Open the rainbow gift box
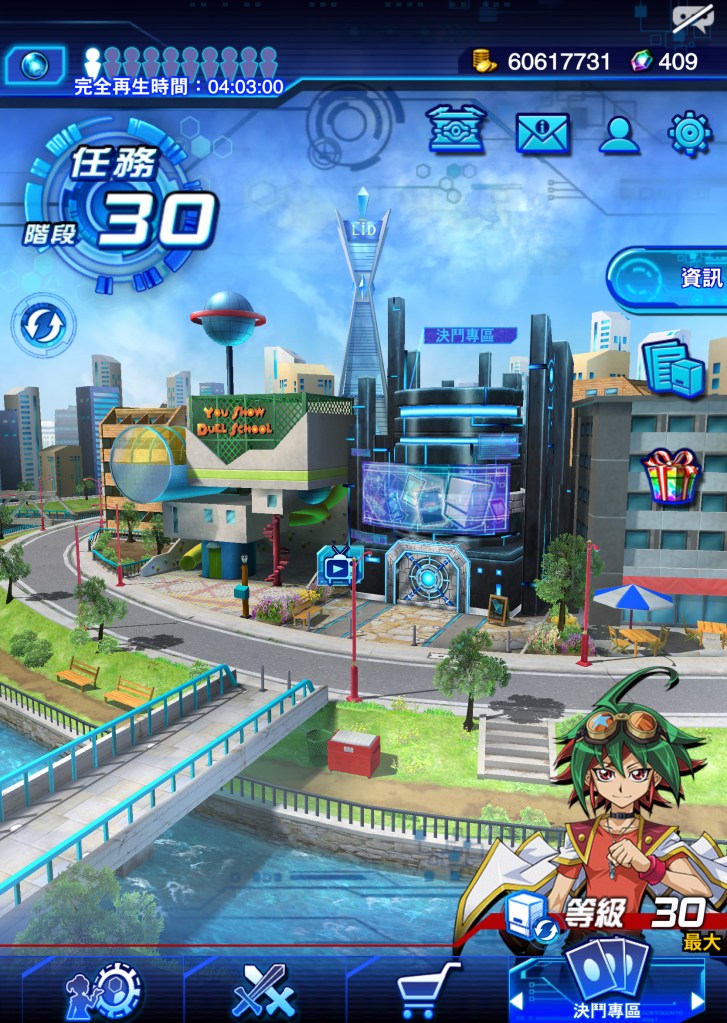Screen dimensions: 727x1023 [x=672, y=476]
